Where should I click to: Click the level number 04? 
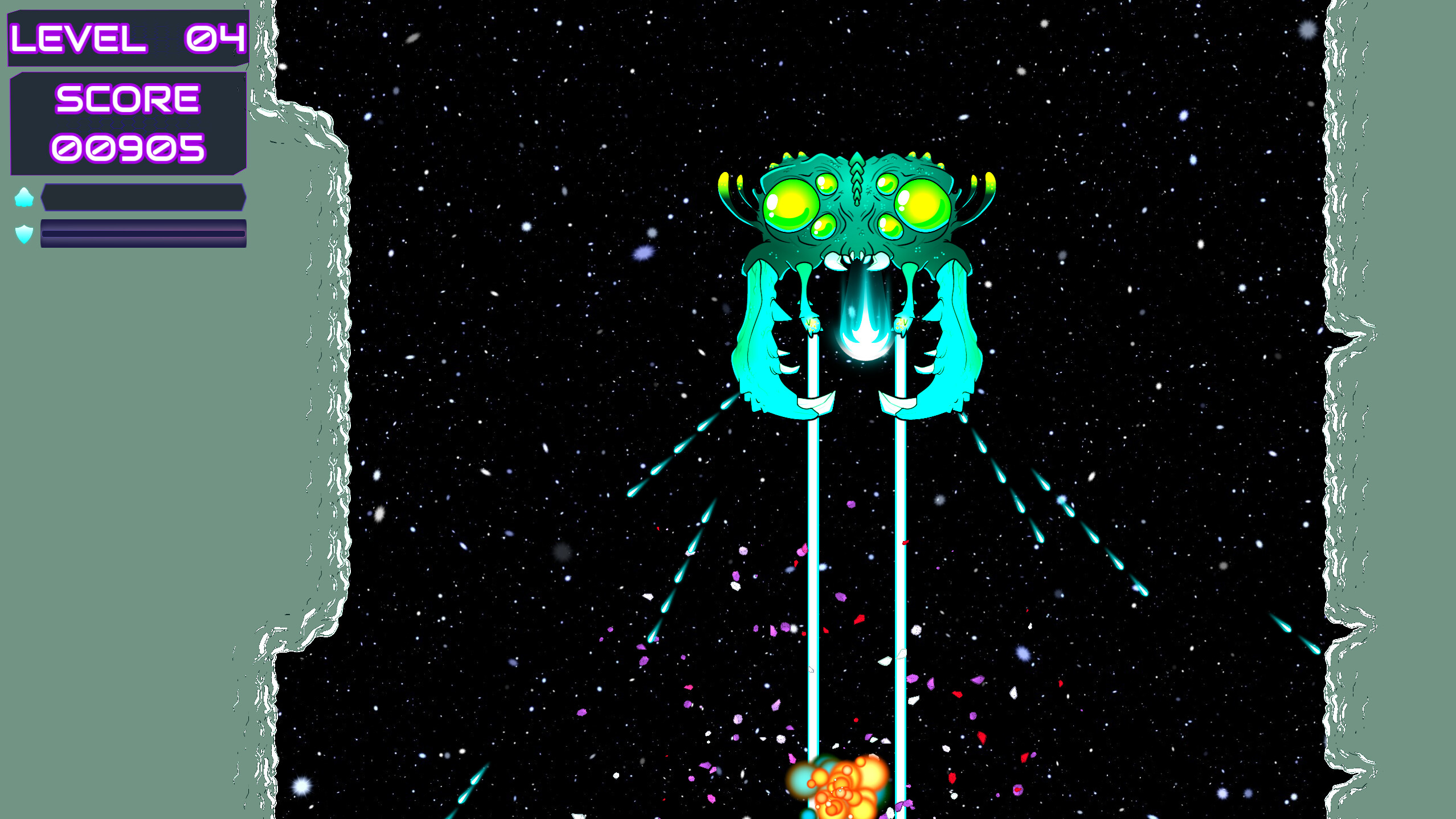tap(216, 39)
